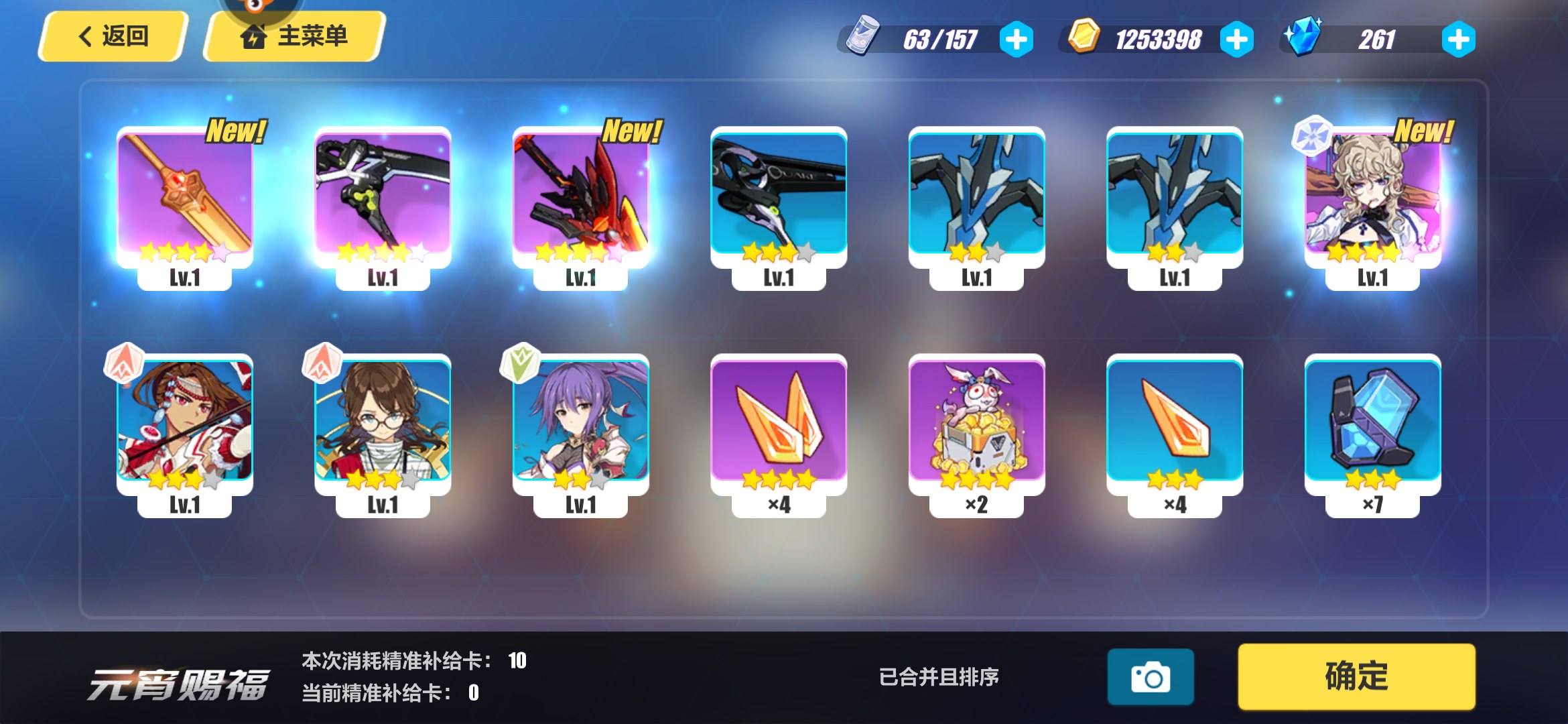1568x724 pixels.
Task: Select the single orange crystal shard x4
Action: (x=1175, y=424)
